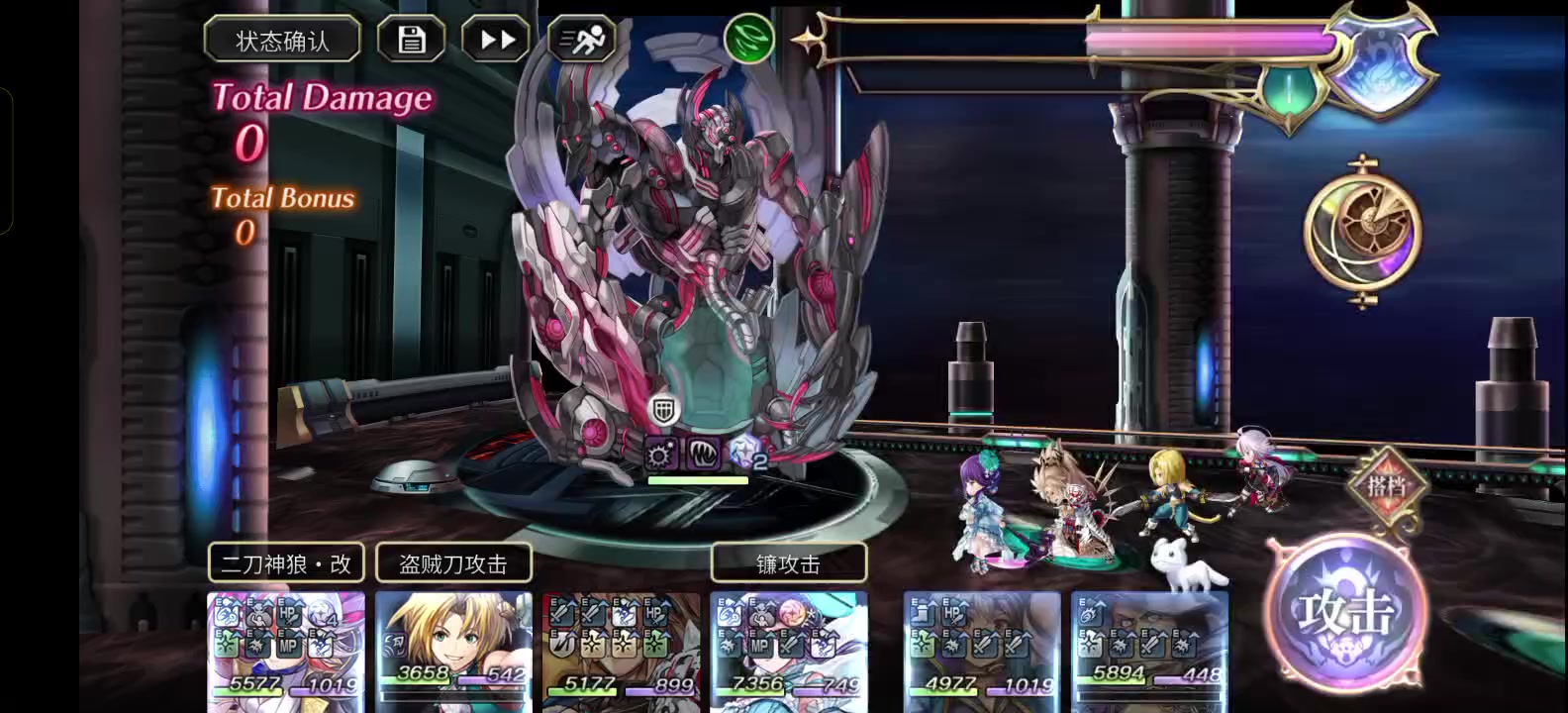The image size is (1568, 713).
Task: Use the 二刀神狼·改 skill
Action: point(286,561)
